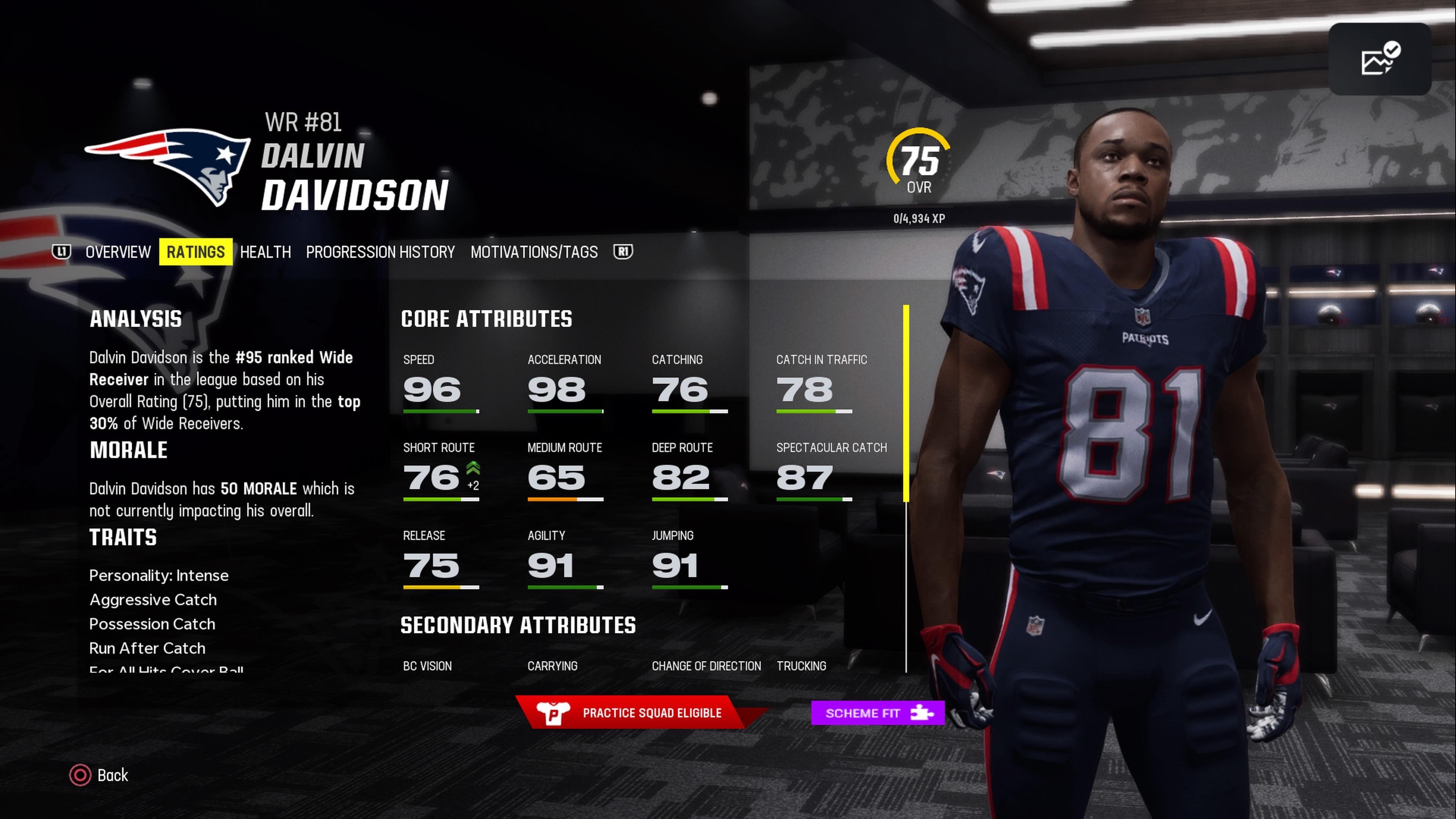Click the screenshot capture icon in the corner
1456x819 pixels.
[1379, 60]
